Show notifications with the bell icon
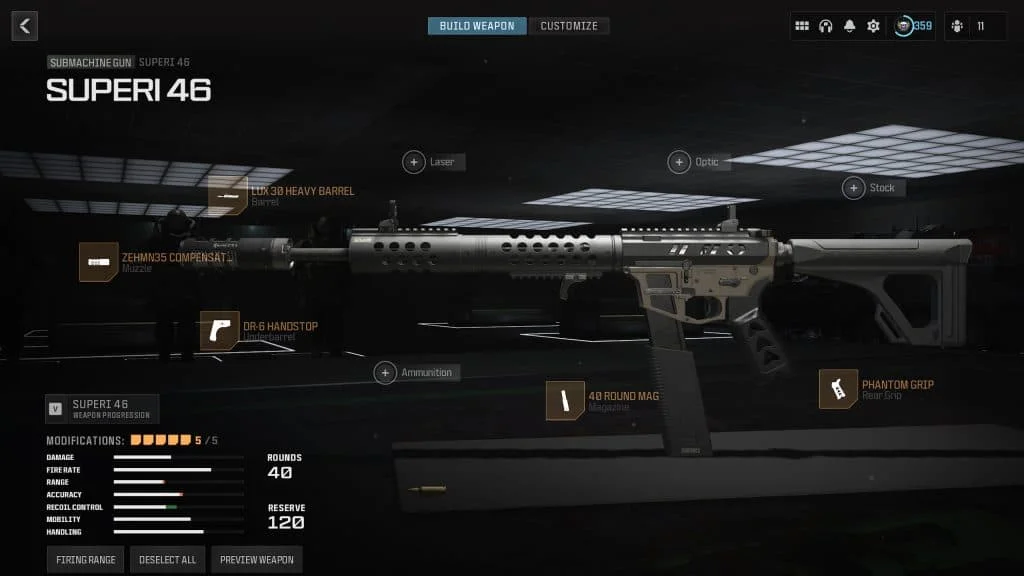Image resolution: width=1024 pixels, height=576 pixels. click(850, 26)
